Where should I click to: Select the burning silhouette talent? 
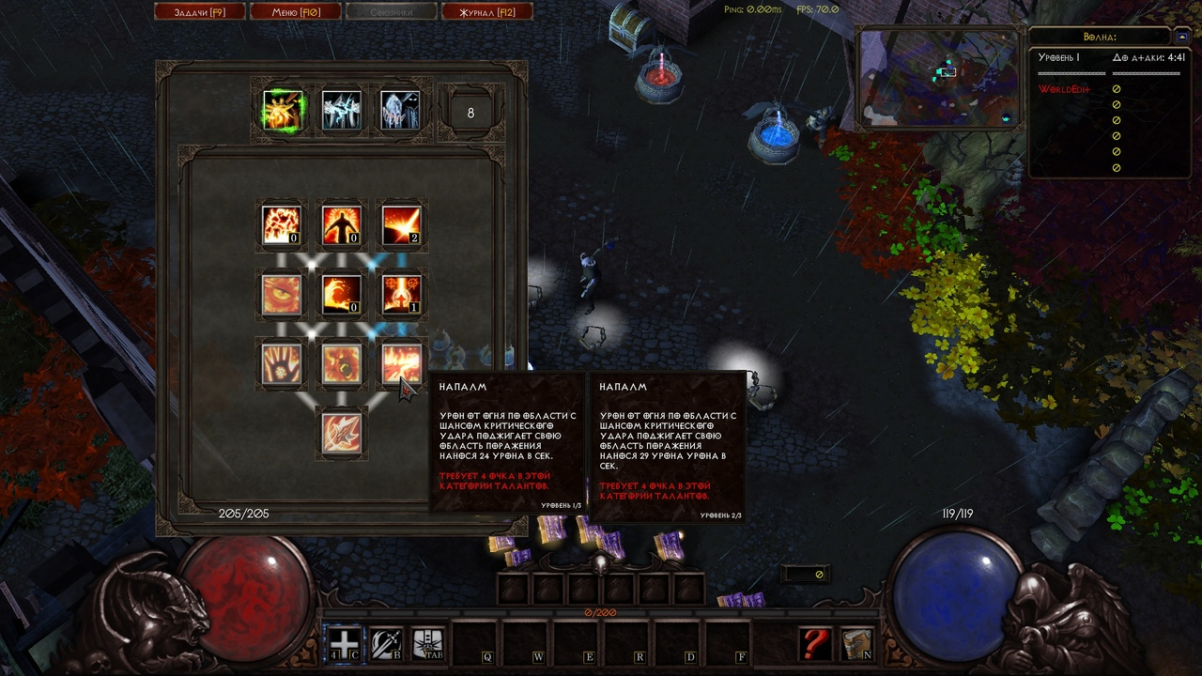pyautogui.click(x=341, y=226)
